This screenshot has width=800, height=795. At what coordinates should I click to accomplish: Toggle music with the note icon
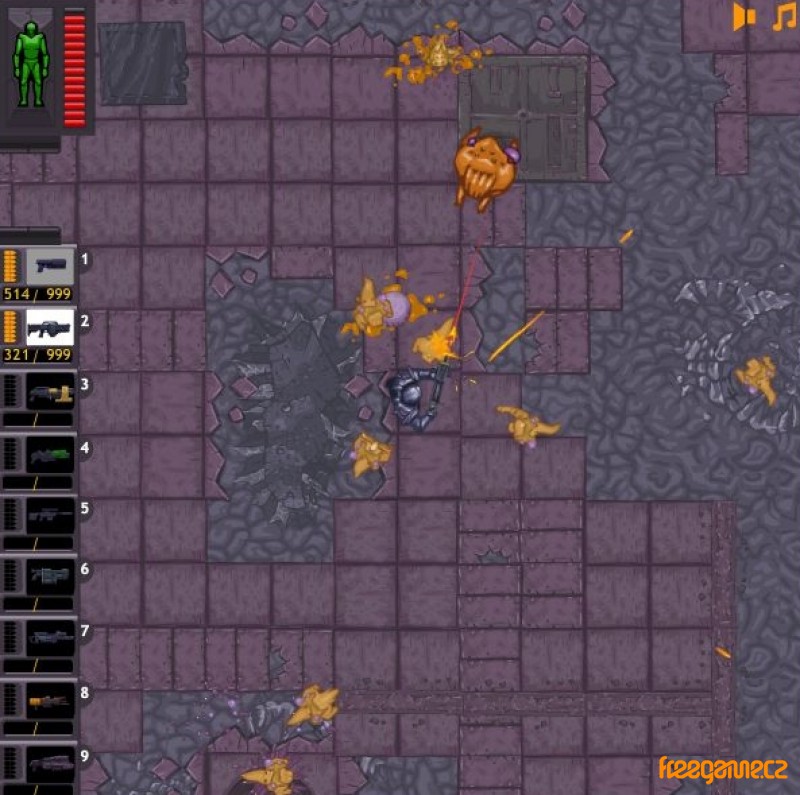pyautogui.click(x=782, y=17)
